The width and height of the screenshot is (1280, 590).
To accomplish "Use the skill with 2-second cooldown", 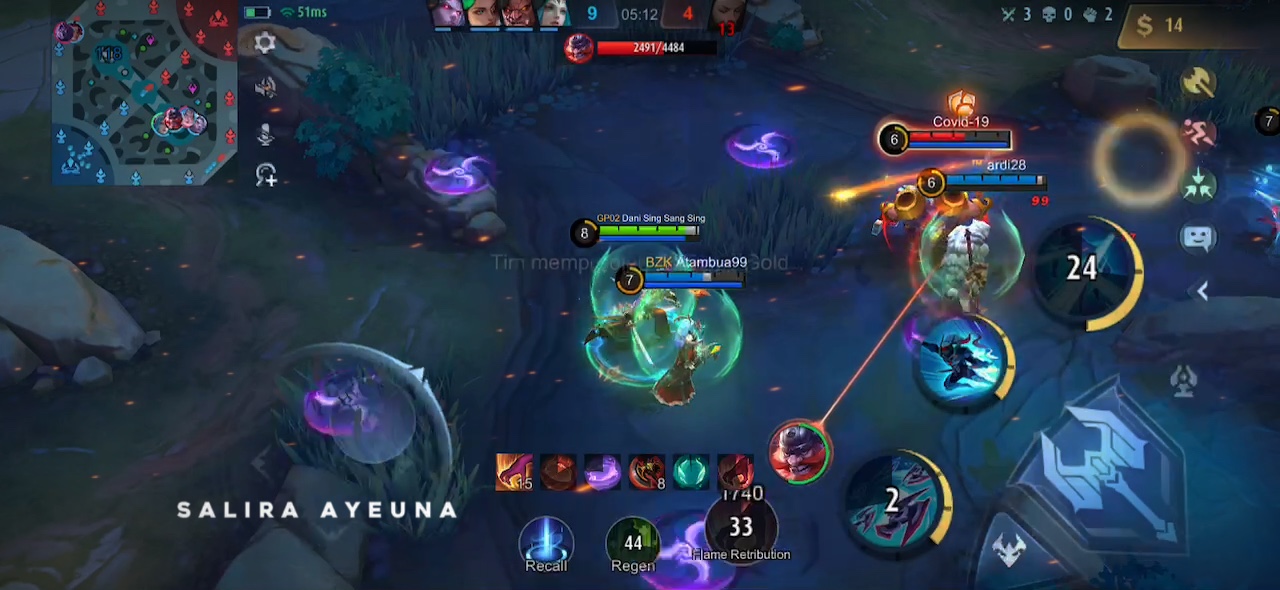I will tap(893, 499).
